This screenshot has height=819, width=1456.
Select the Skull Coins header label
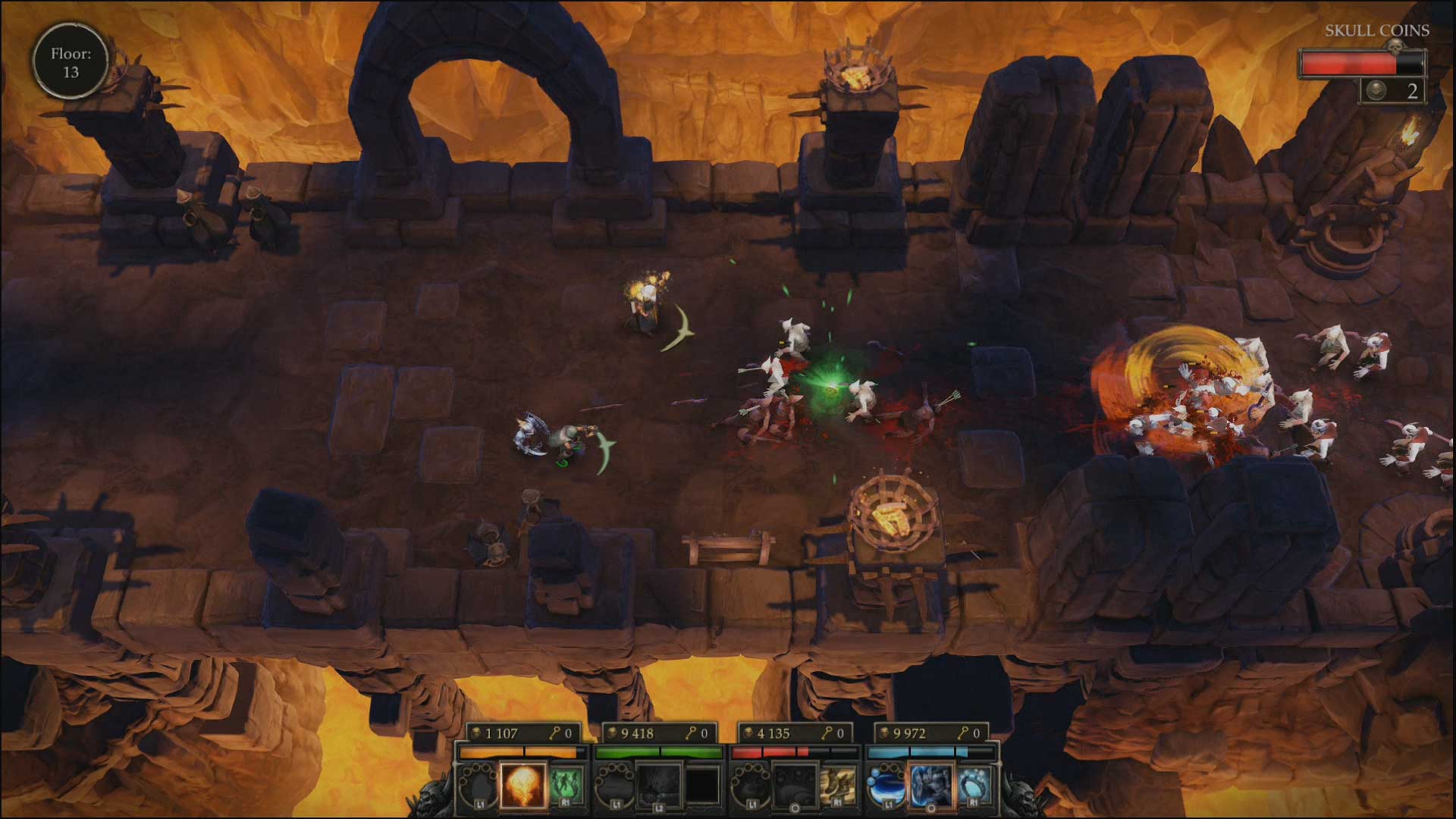[1378, 31]
